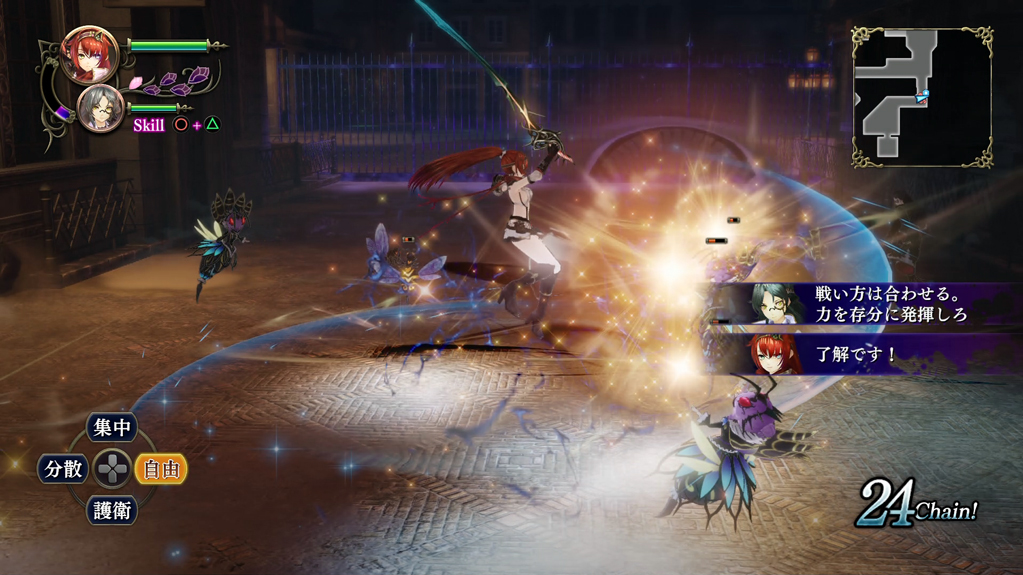Switch to the highlighted 自由 tactic
The image size is (1023, 575).
[161, 468]
